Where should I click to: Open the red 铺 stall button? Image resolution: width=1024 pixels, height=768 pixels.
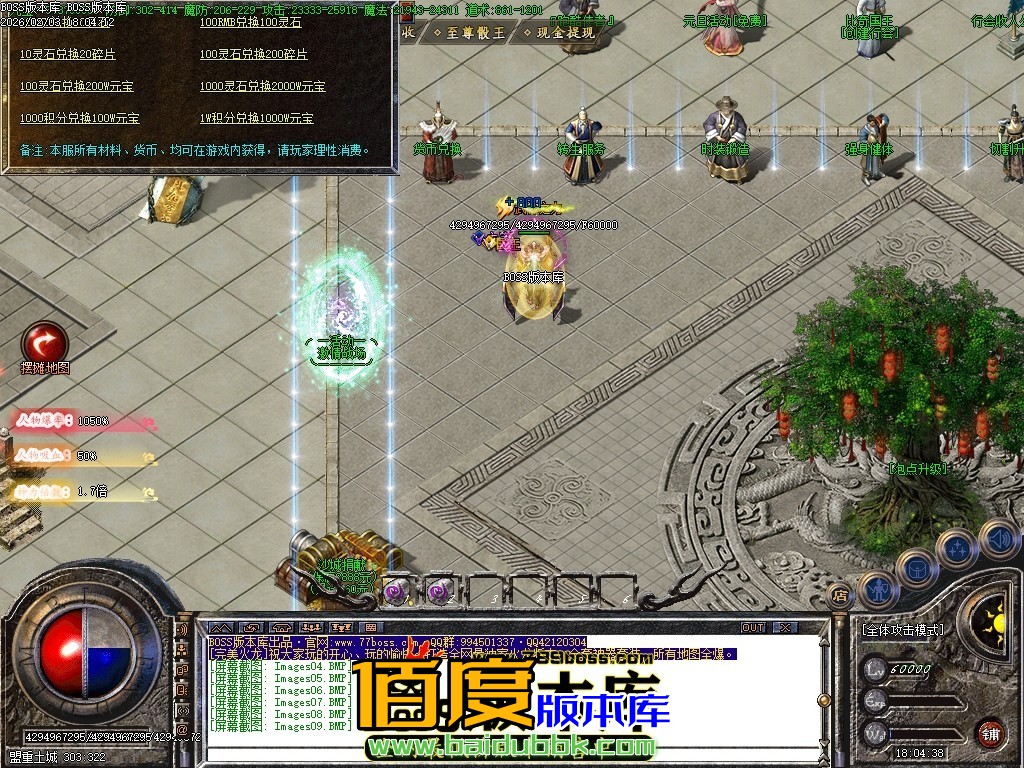(990, 732)
